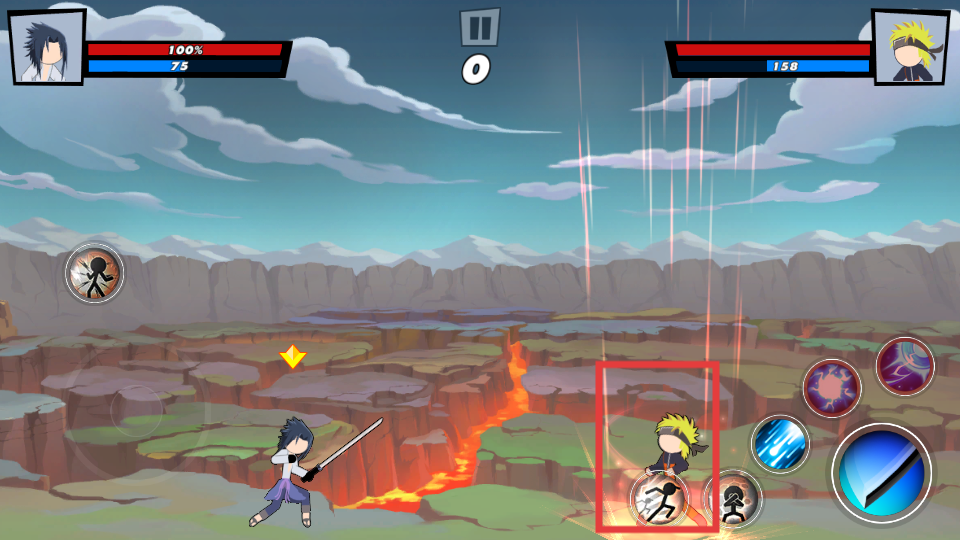
Task: Use the orange stickman power-up skill
Action: 95,272
